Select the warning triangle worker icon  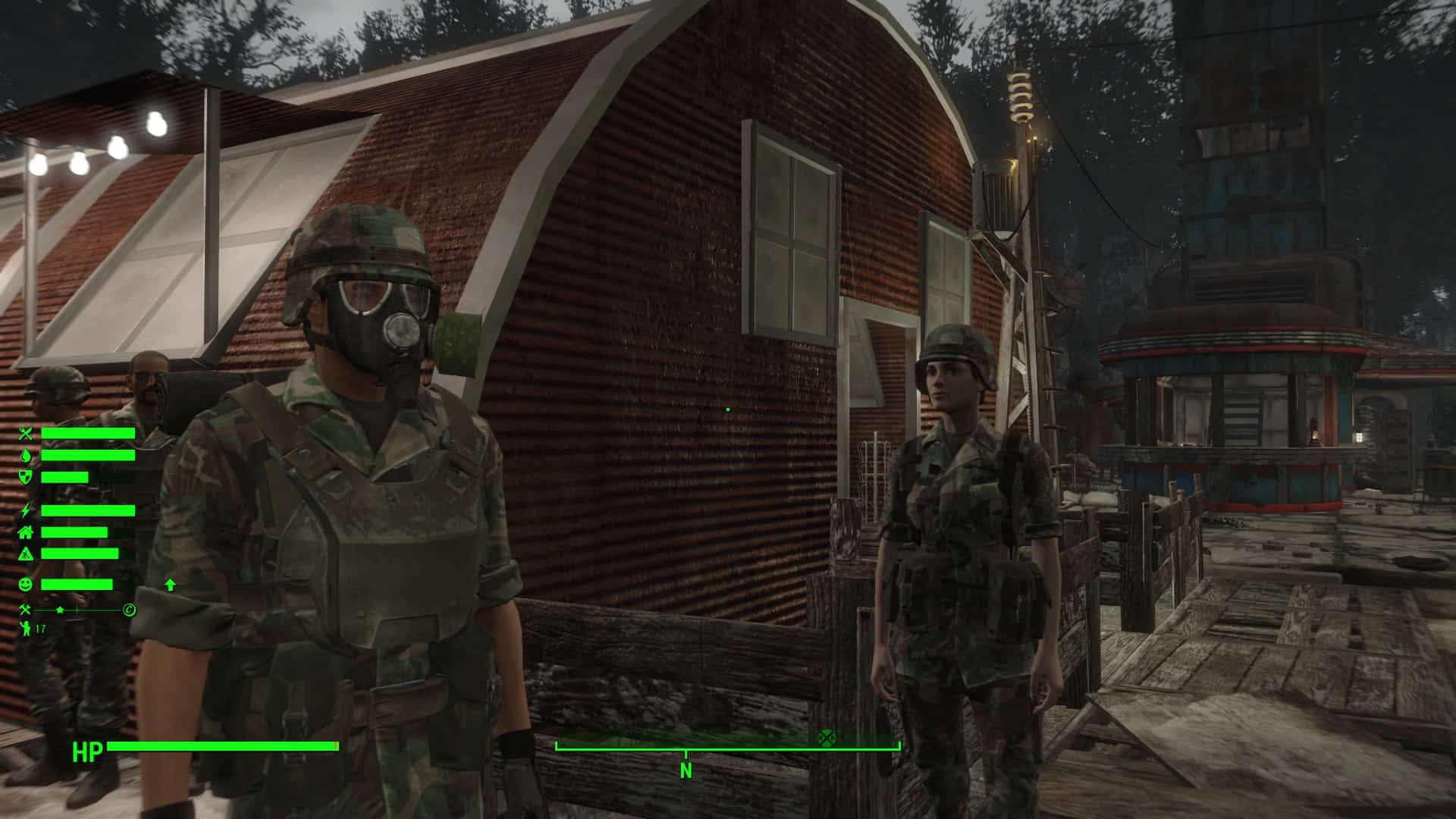pos(27,554)
